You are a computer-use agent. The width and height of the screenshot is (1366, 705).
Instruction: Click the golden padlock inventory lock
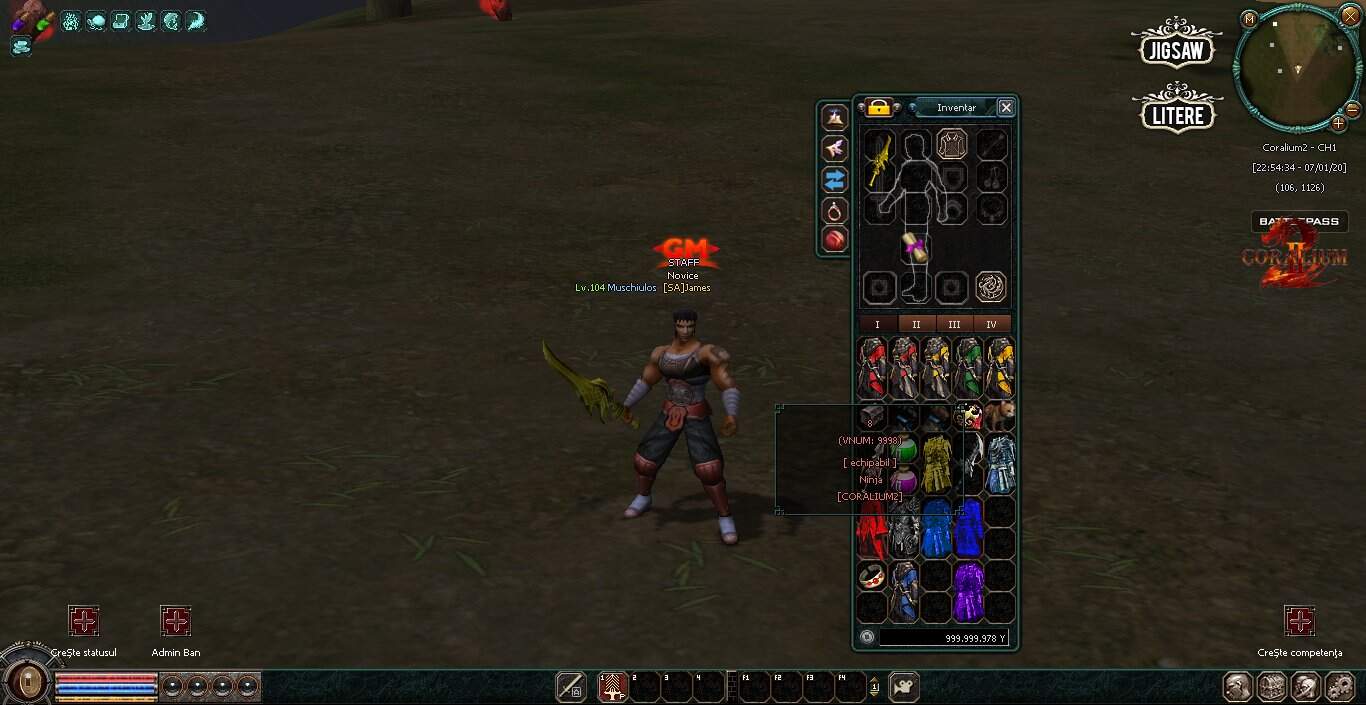879,107
